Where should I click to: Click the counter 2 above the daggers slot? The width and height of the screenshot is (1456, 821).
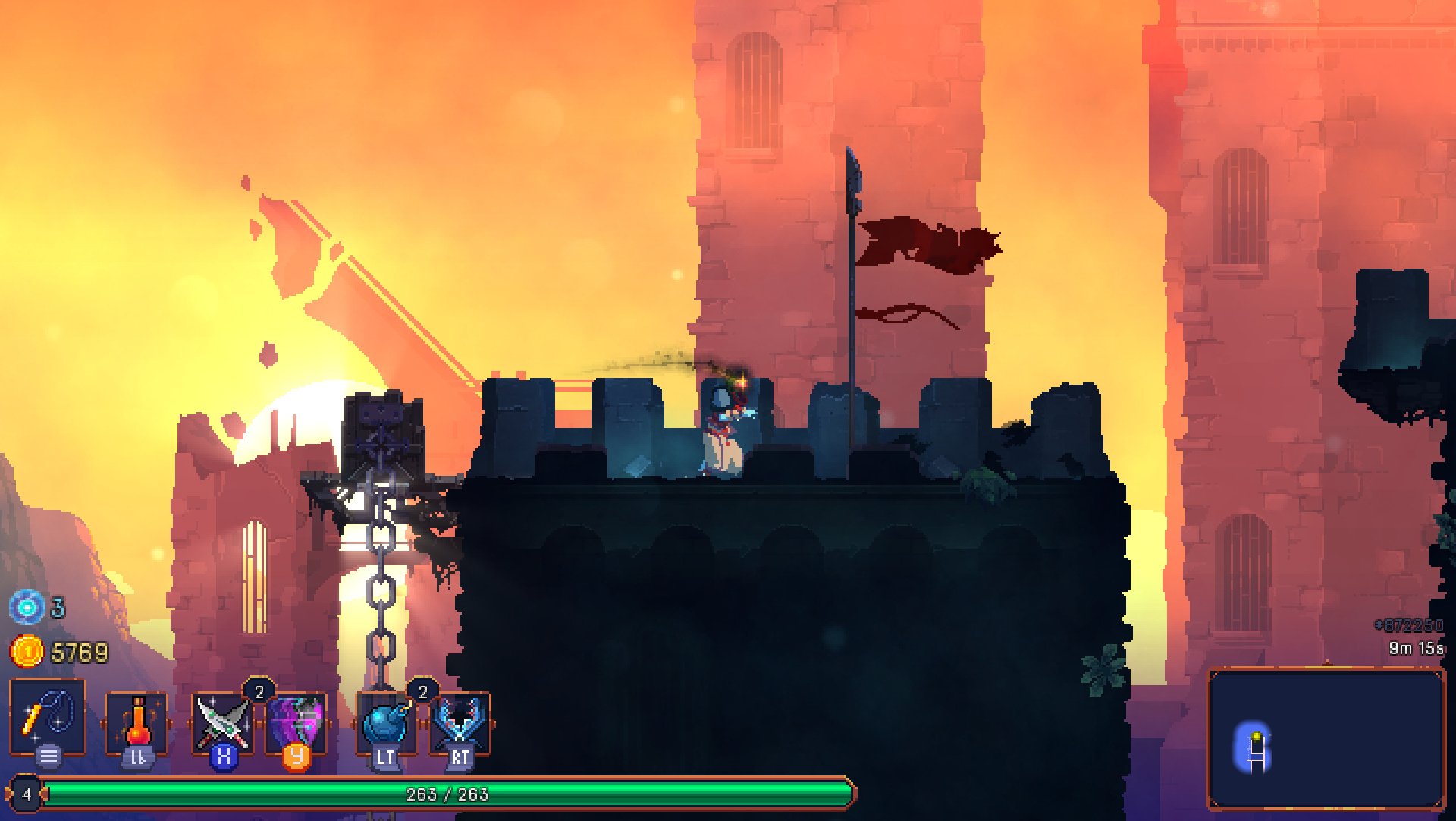click(x=258, y=690)
